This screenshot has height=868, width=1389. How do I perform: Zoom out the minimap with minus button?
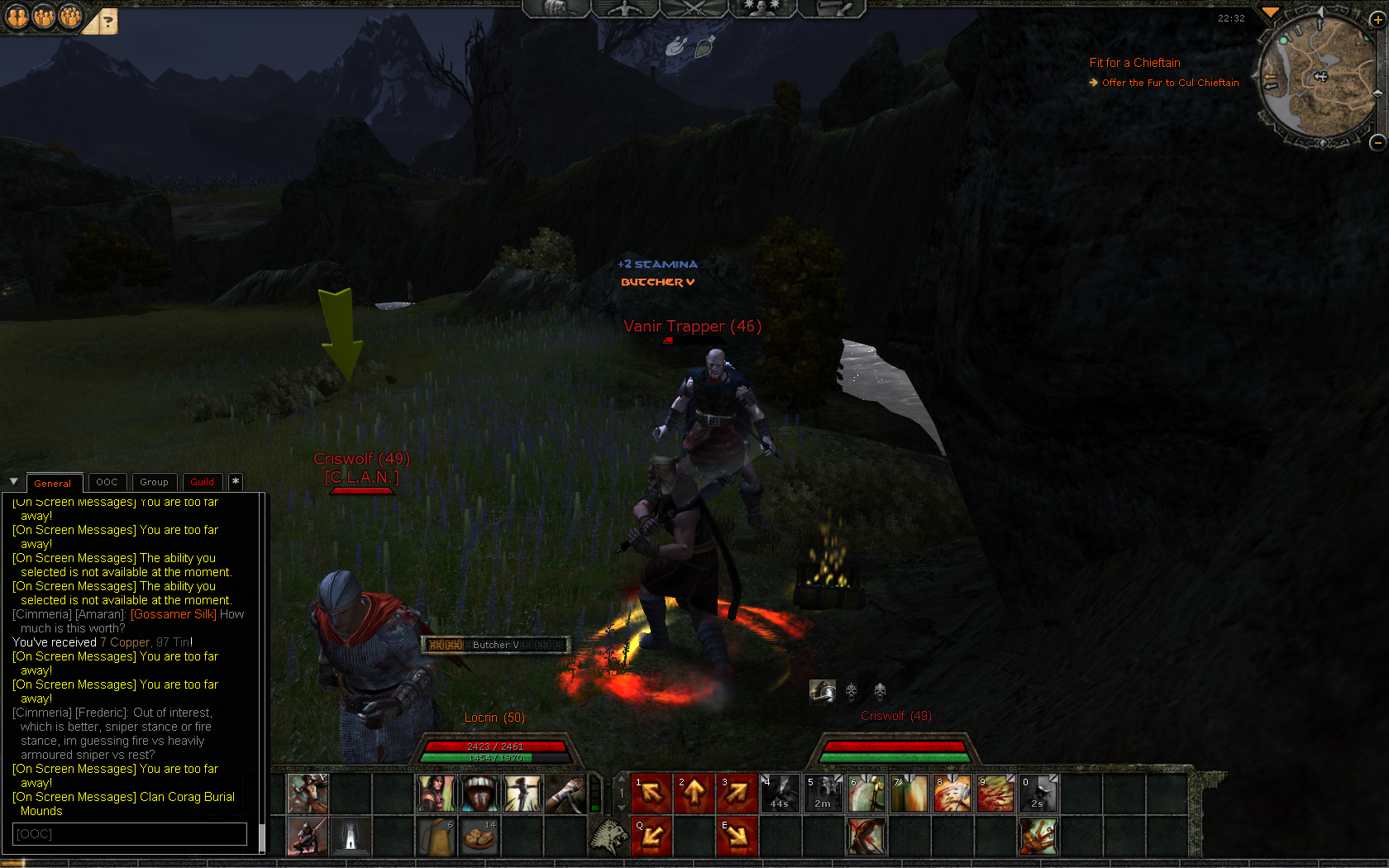click(x=1377, y=142)
